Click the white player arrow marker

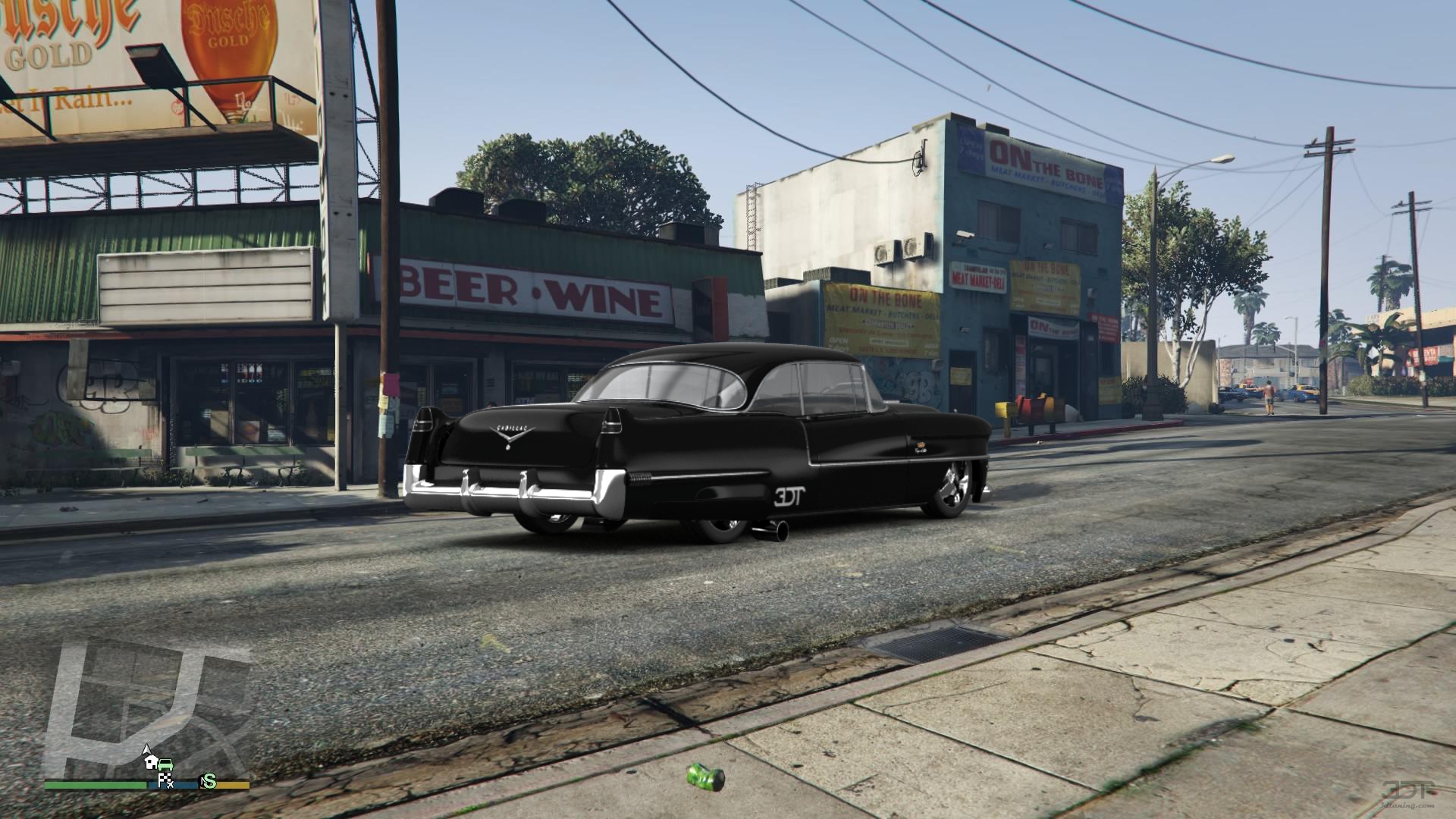(147, 749)
